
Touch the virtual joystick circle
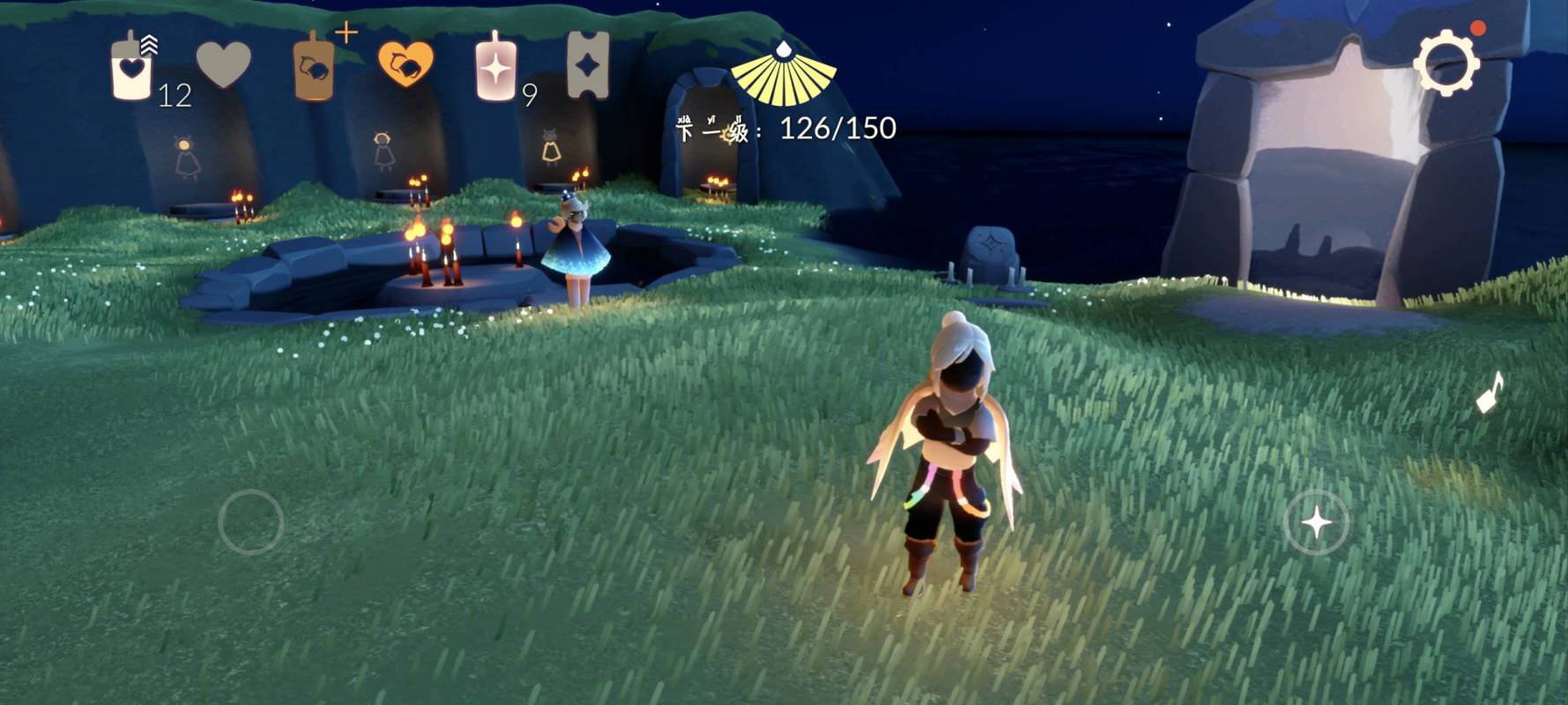251,522
